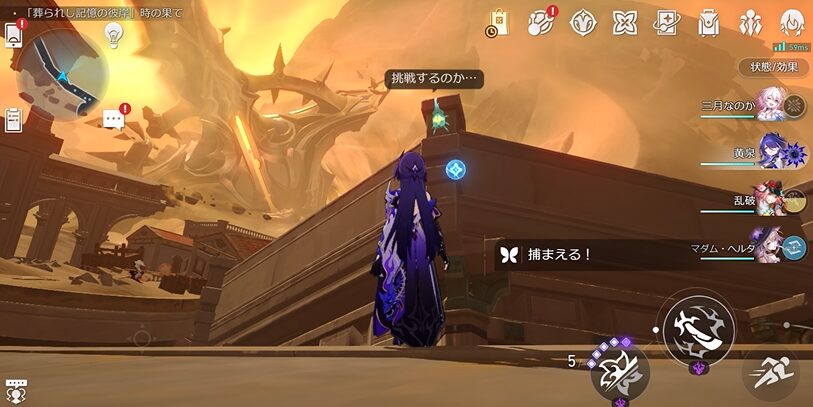Tap the lightbulb hint icon
813x407 pixels.
coord(113,36)
